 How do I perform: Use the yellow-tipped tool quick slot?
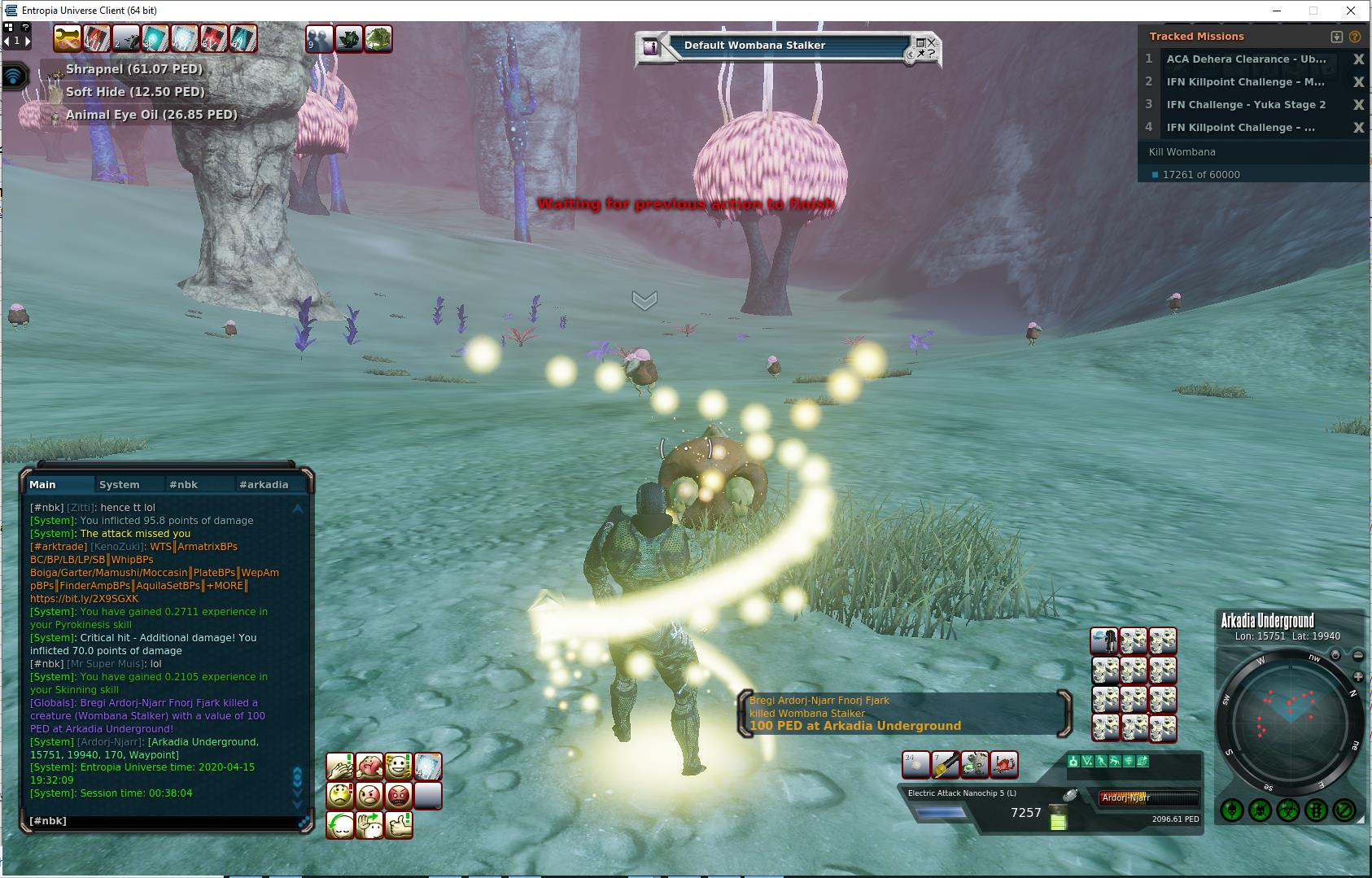[x=946, y=765]
